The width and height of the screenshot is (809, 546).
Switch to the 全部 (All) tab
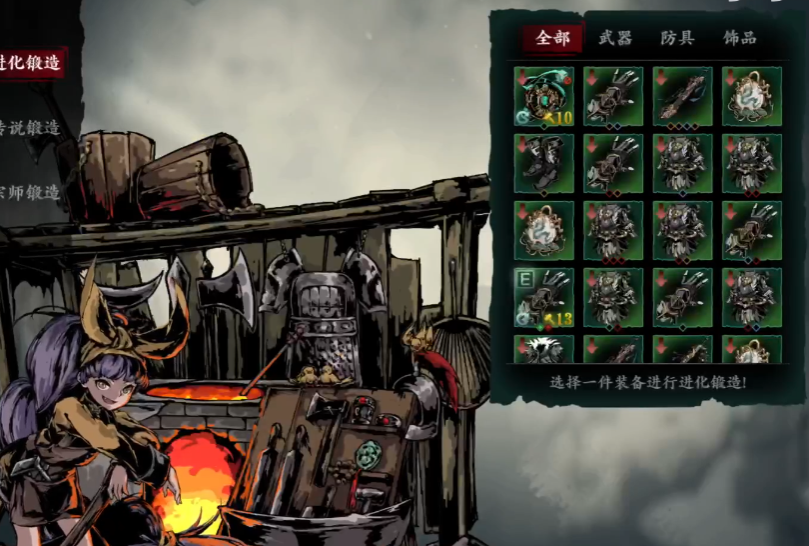[552, 38]
